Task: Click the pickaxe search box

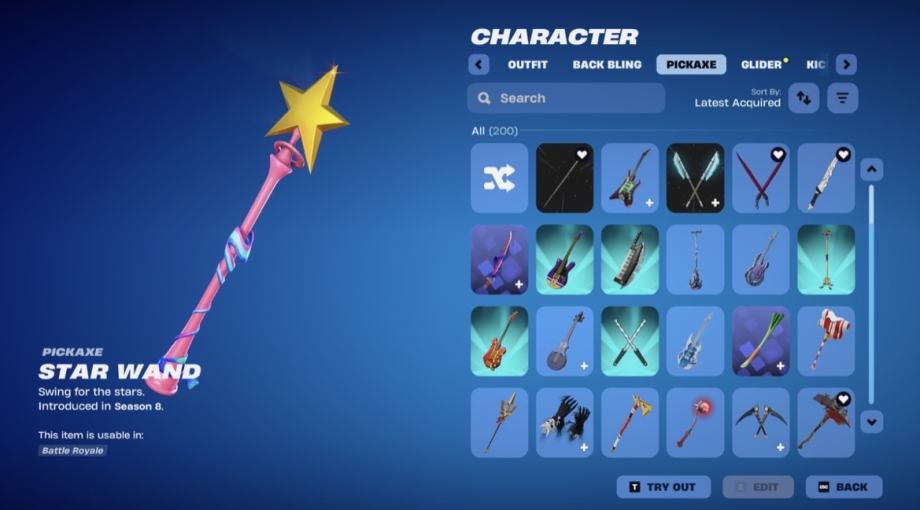Action: point(566,98)
